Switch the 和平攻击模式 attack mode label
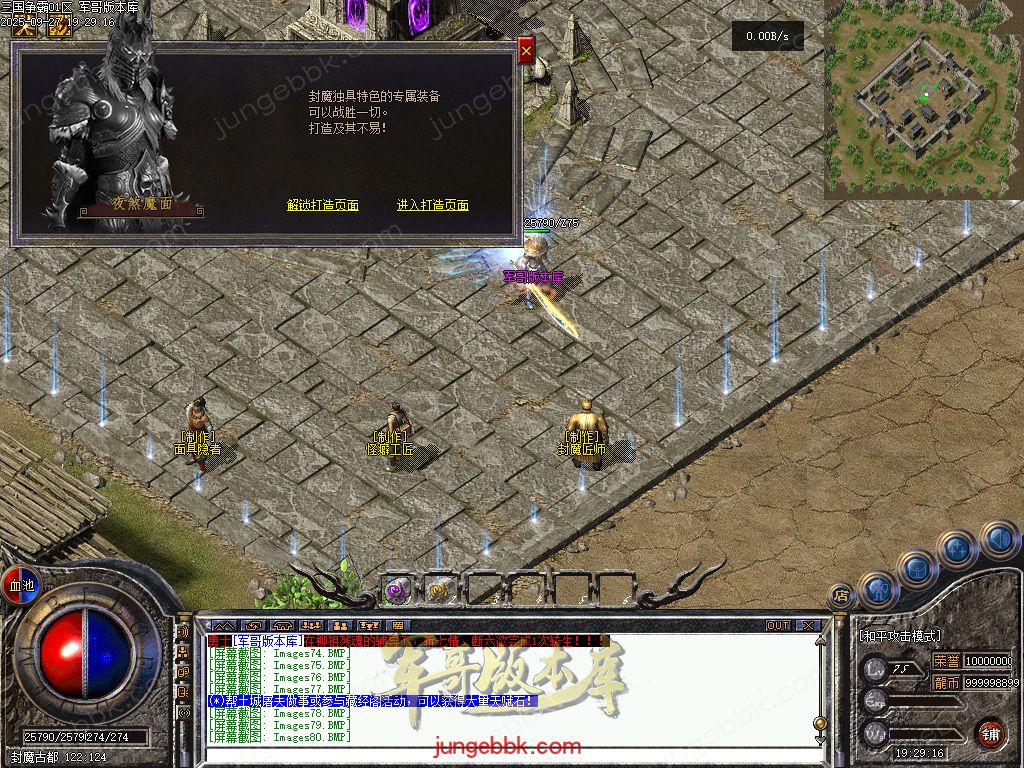This screenshot has height=768, width=1024. coord(900,636)
